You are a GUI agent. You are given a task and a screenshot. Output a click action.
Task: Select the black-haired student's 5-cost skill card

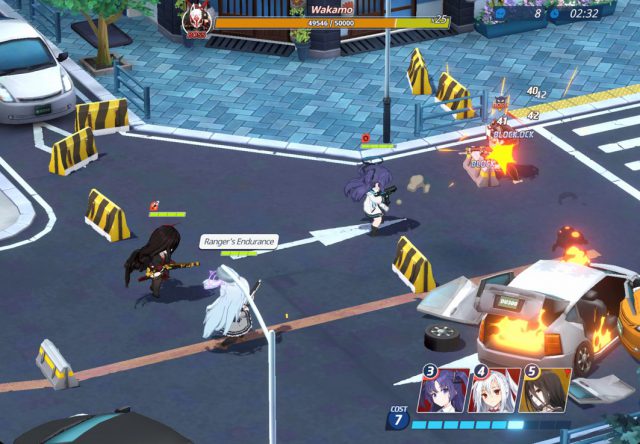[x=546, y=390]
